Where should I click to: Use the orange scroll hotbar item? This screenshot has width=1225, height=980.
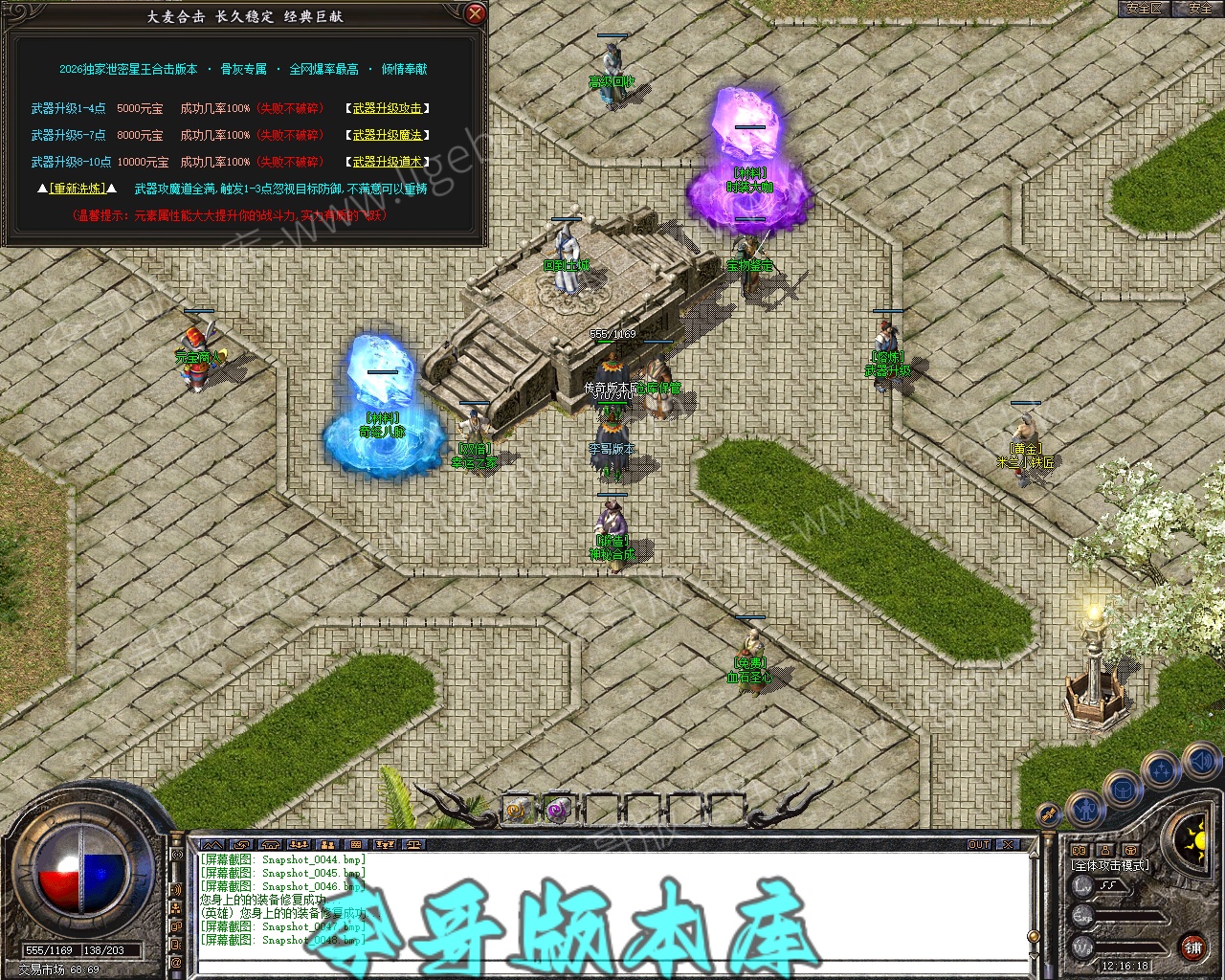coord(517,810)
